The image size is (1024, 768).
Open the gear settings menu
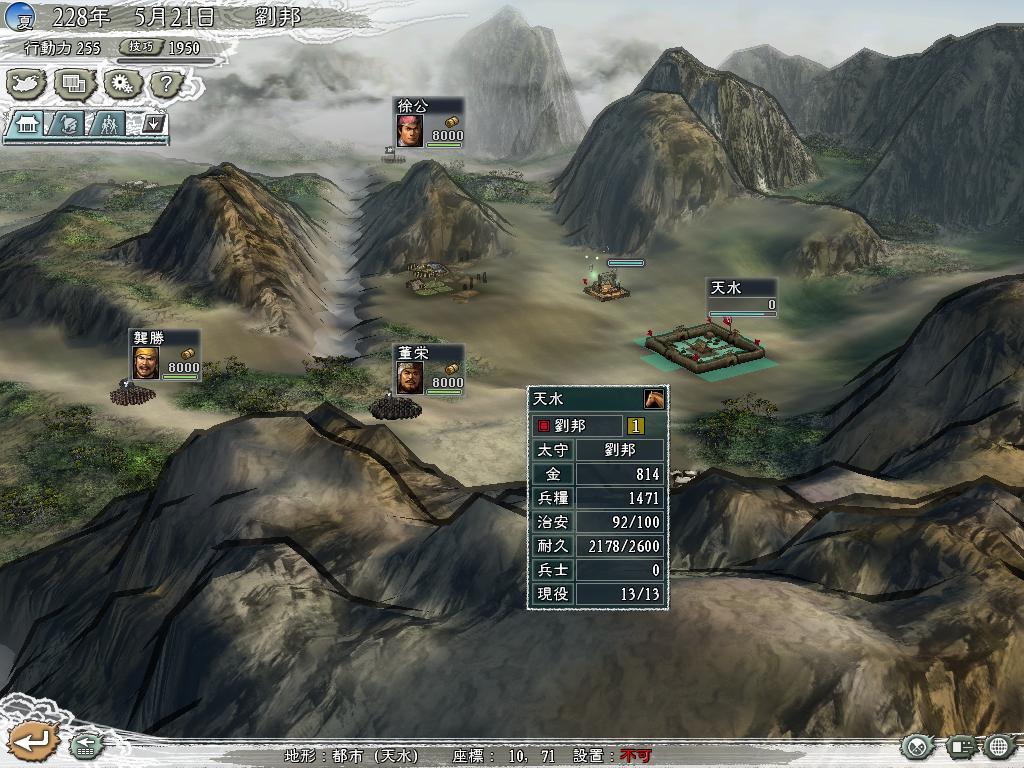tap(121, 84)
